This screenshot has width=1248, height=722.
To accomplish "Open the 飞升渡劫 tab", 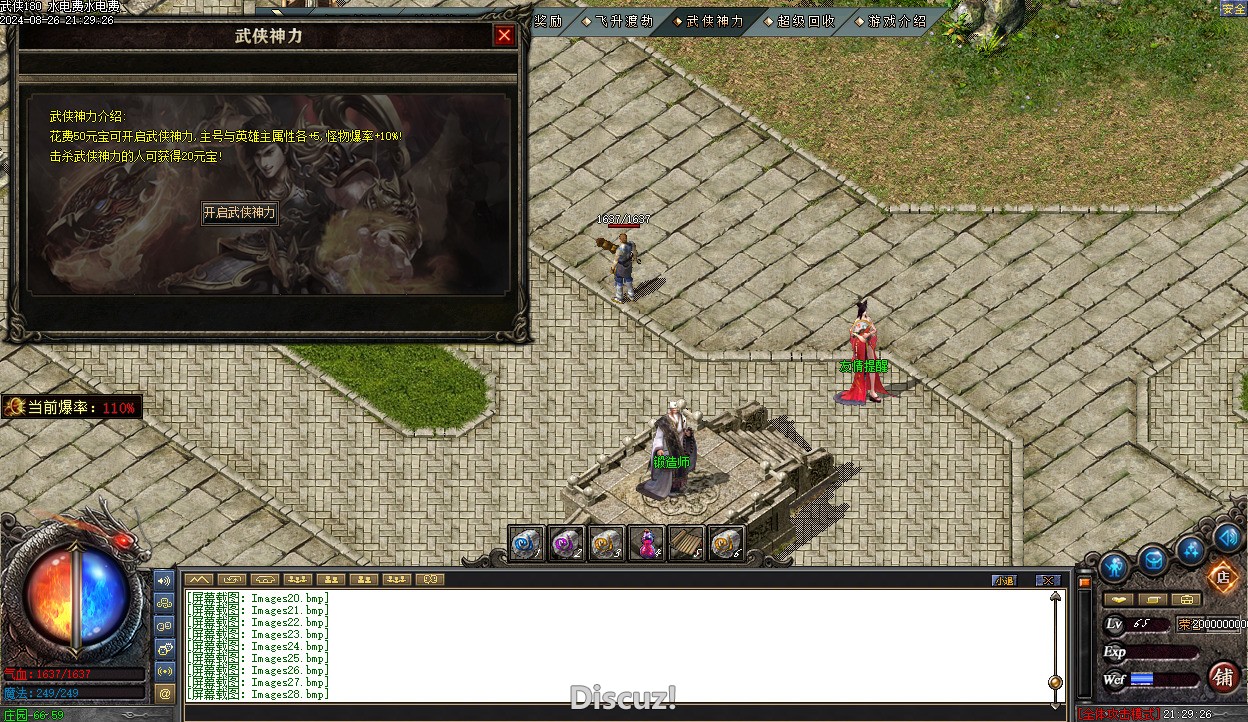I will click(622, 21).
